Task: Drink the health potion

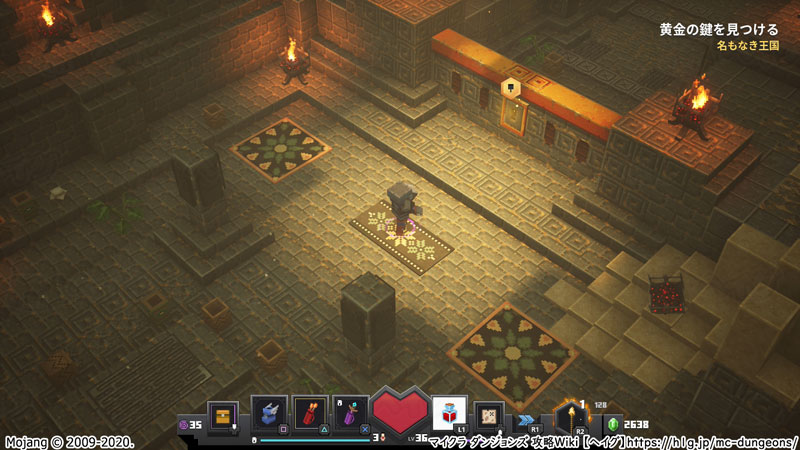Action: coord(449,412)
